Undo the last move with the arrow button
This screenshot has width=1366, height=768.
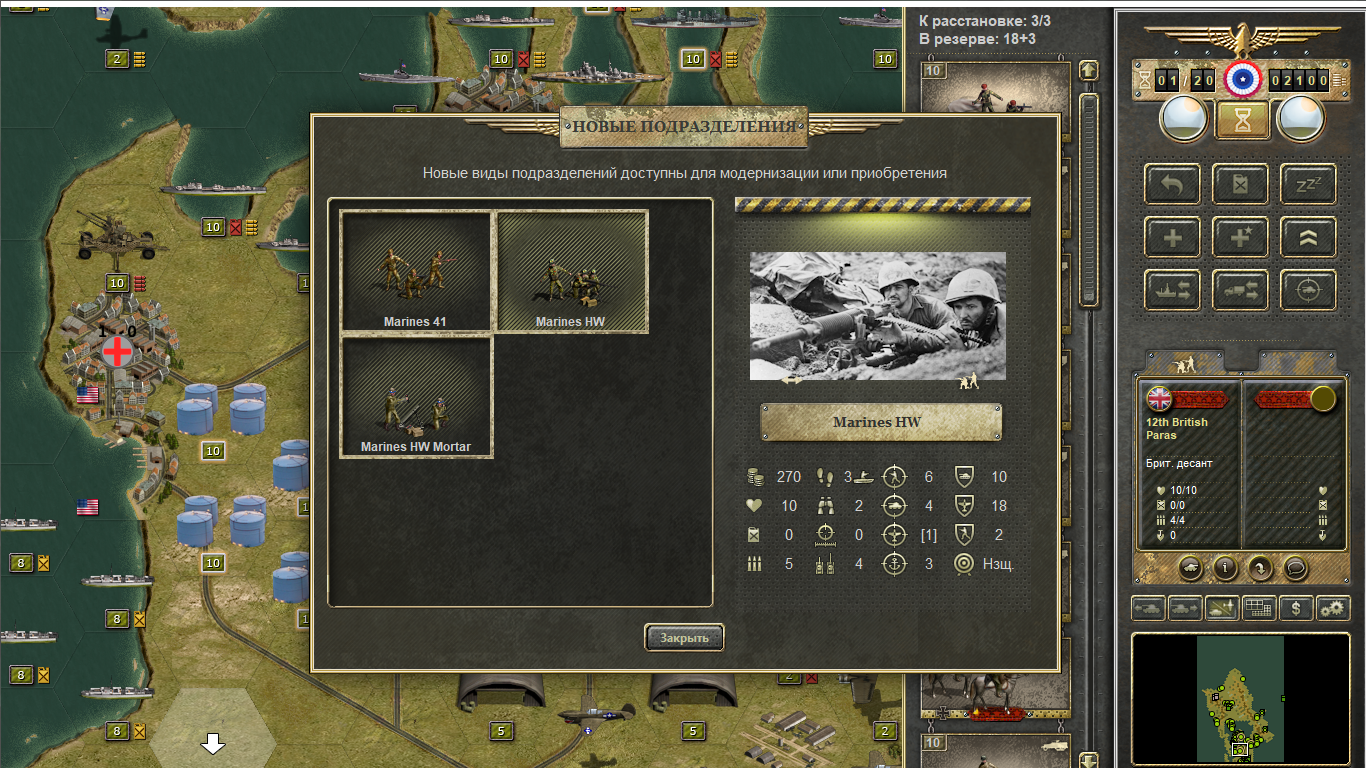(1172, 184)
